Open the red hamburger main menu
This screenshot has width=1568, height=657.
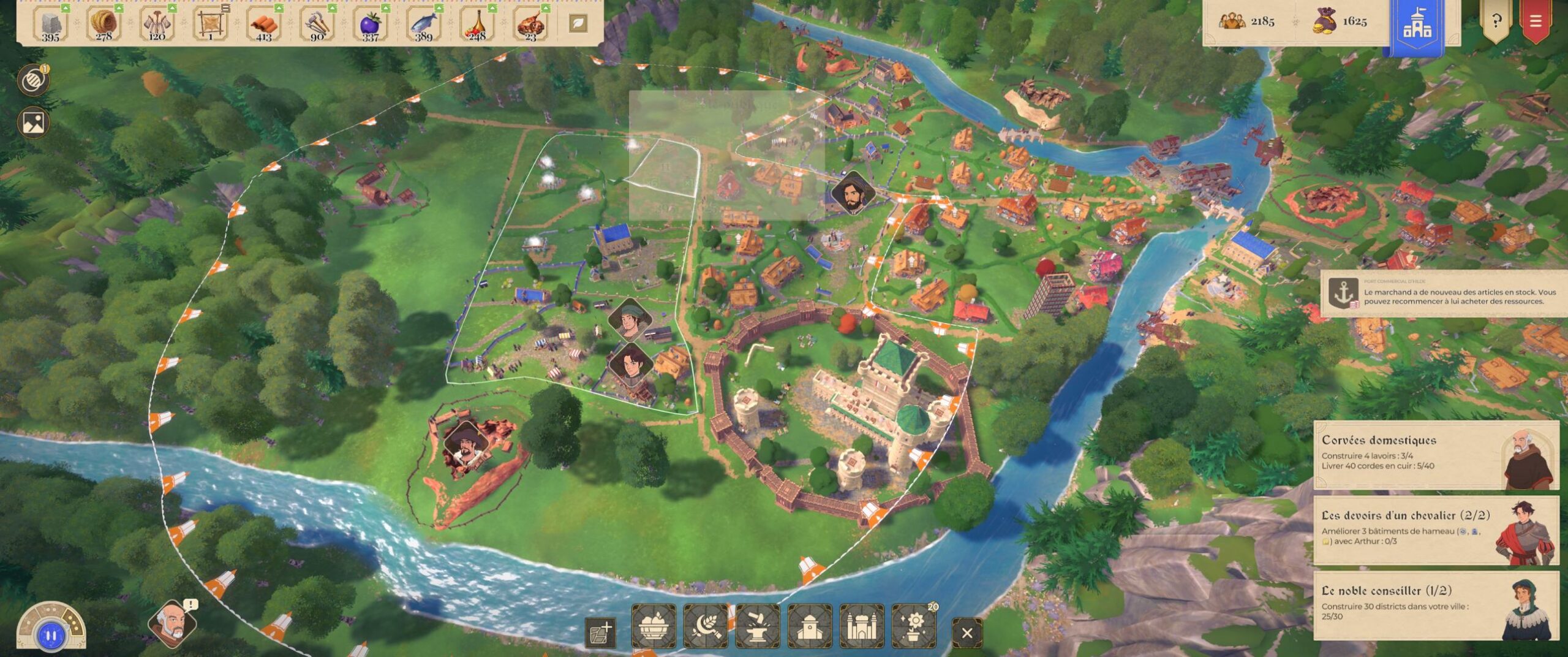point(1536,21)
